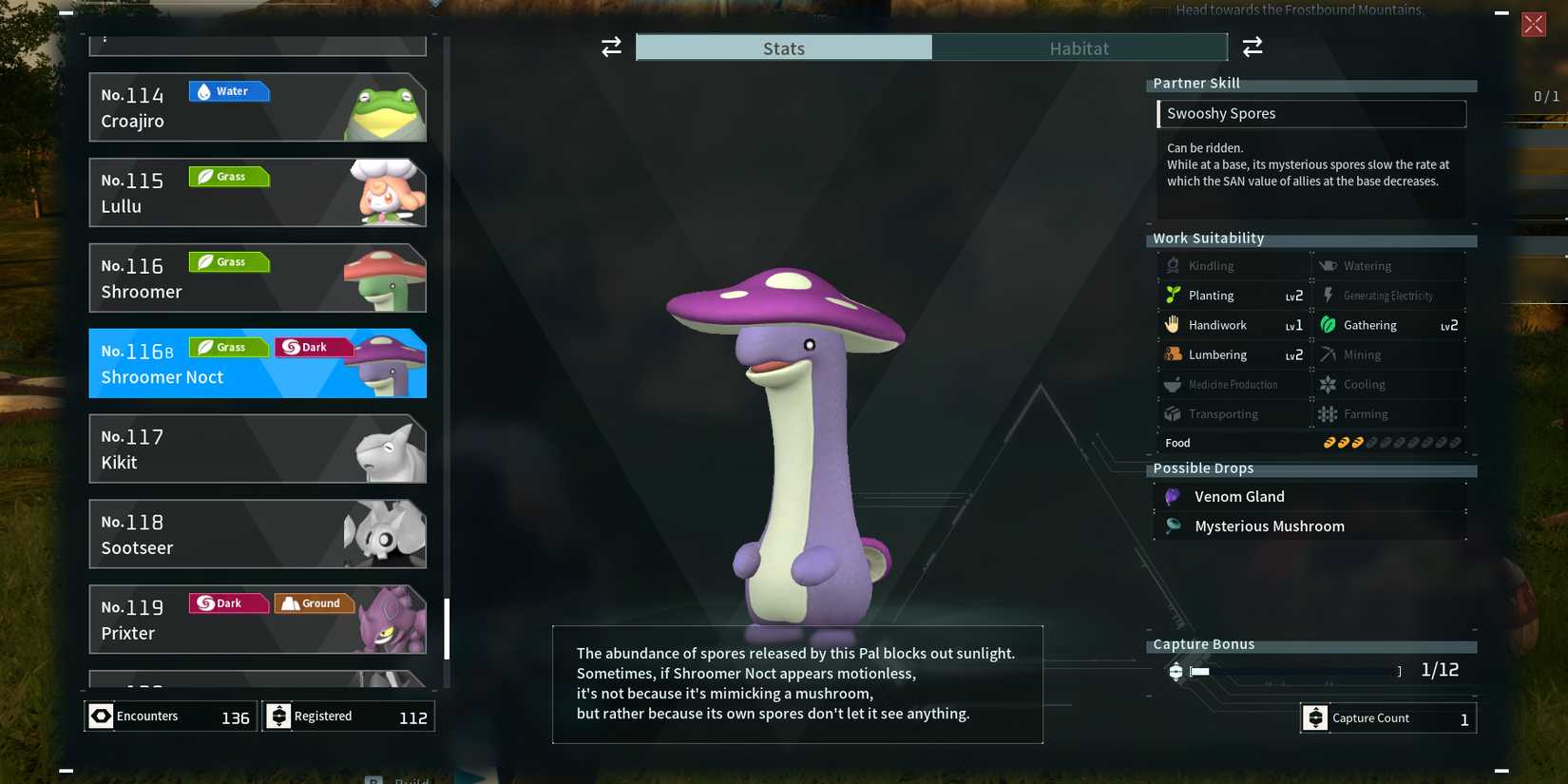
Task: Click the Mysterious Mushroom drop icon
Action: click(x=1172, y=526)
